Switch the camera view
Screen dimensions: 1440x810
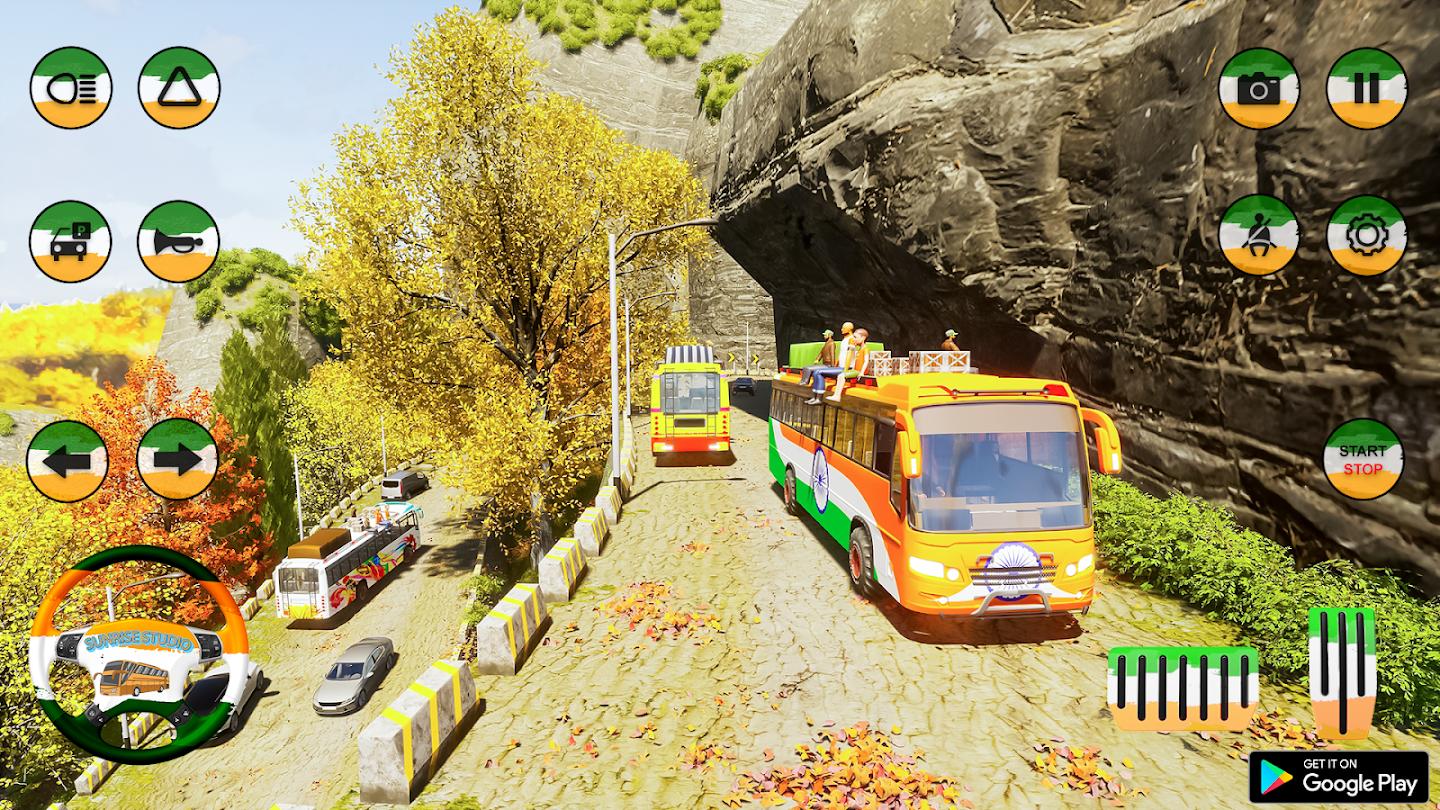click(1259, 89)
